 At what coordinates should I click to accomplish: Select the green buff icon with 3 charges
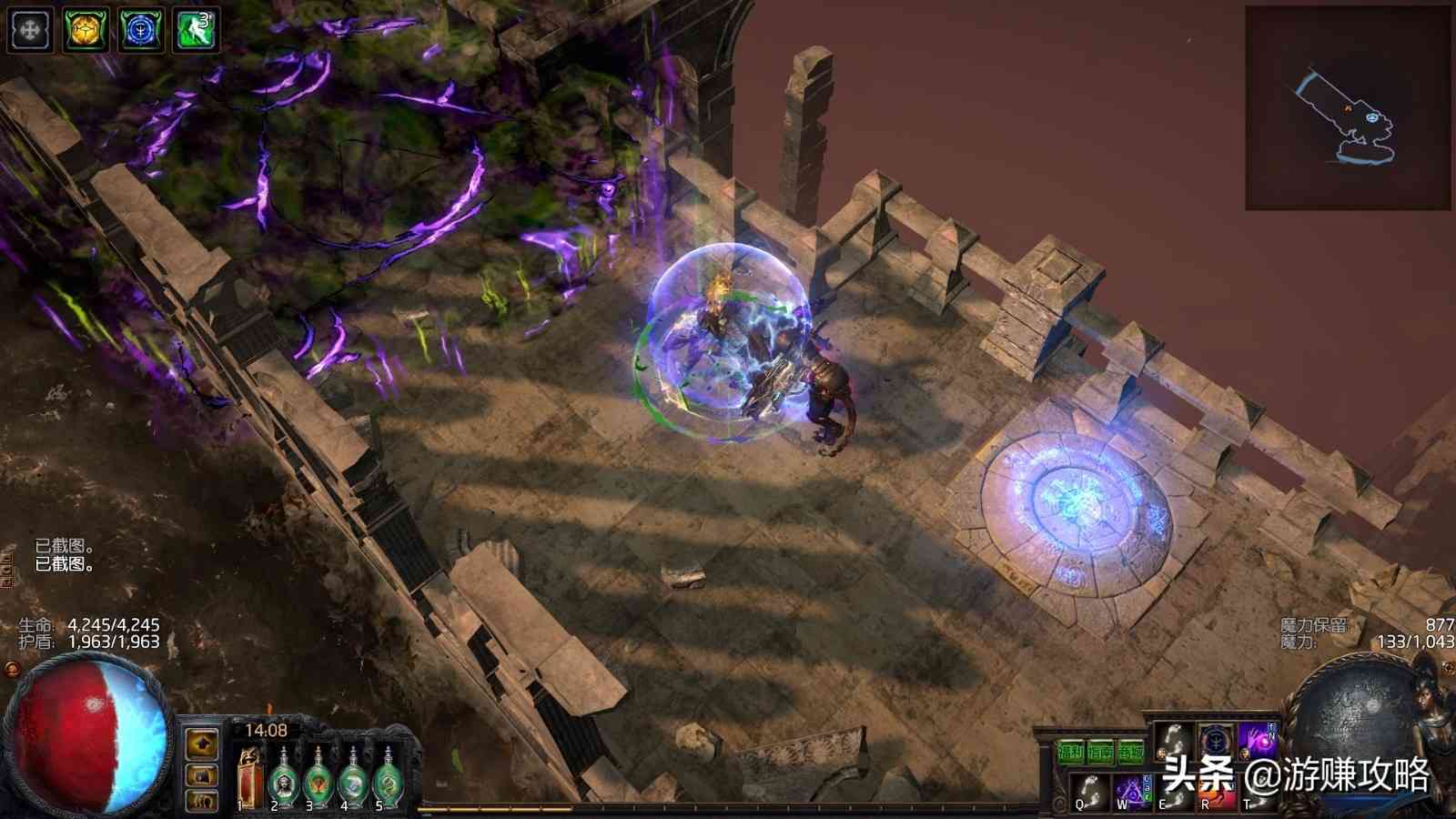click(197, 30)
